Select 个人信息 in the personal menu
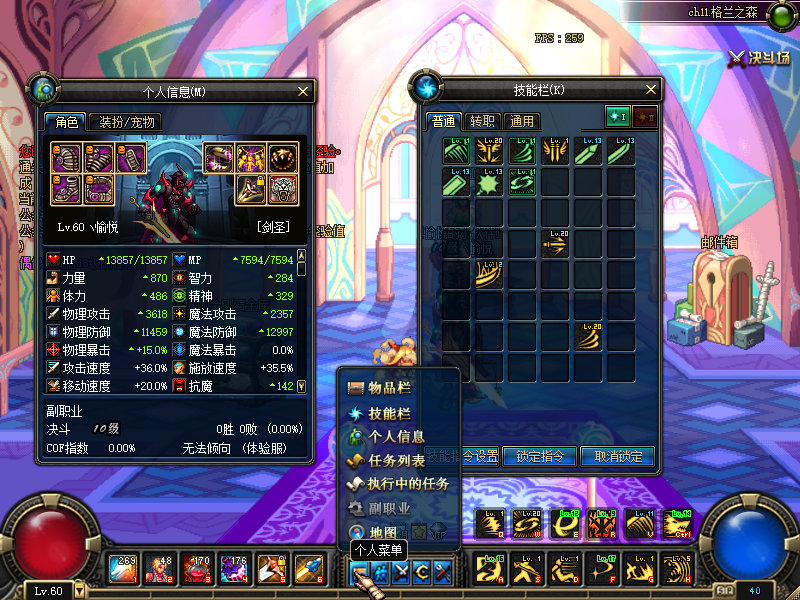800x600 pixels. pos(395,437)
